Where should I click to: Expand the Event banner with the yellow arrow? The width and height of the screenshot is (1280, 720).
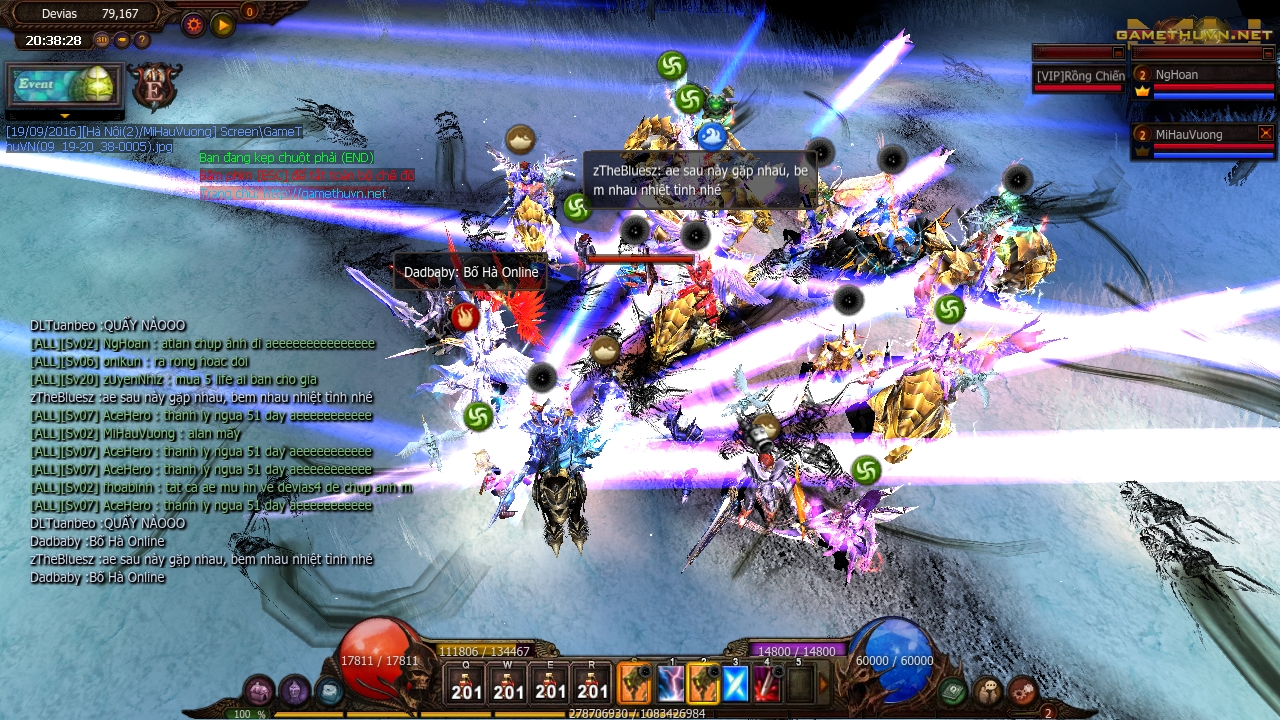[x=65, y=117]
